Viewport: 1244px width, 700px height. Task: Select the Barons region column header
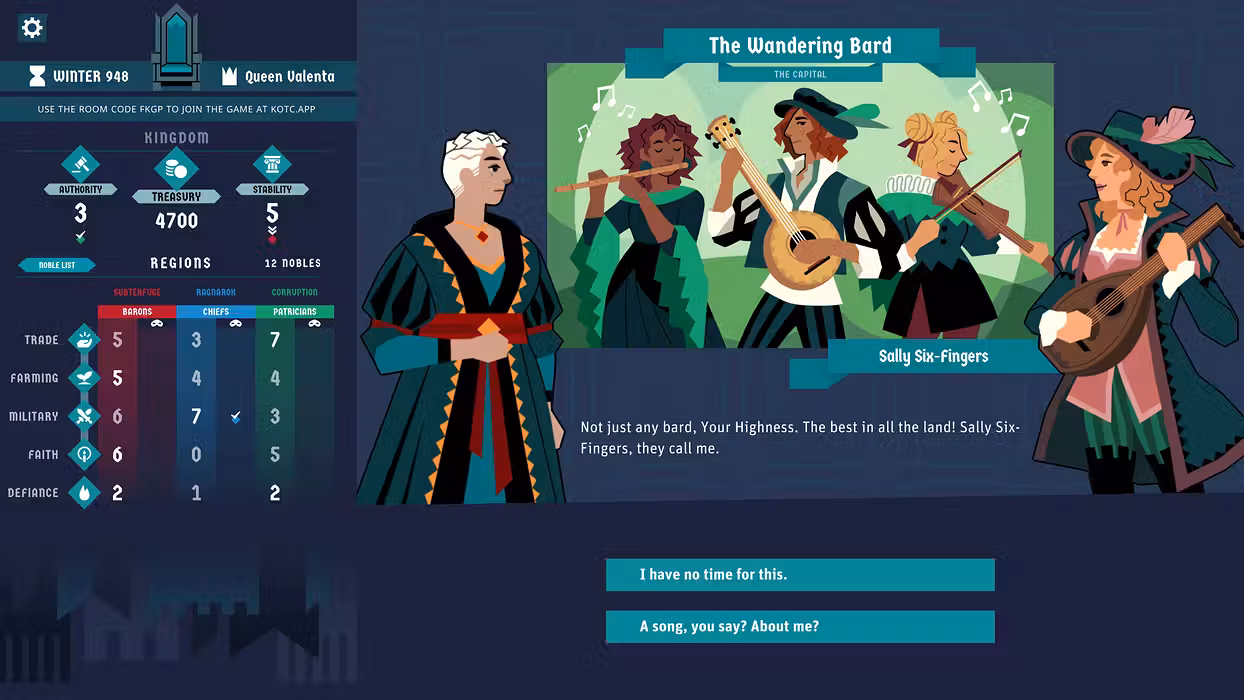137,312
